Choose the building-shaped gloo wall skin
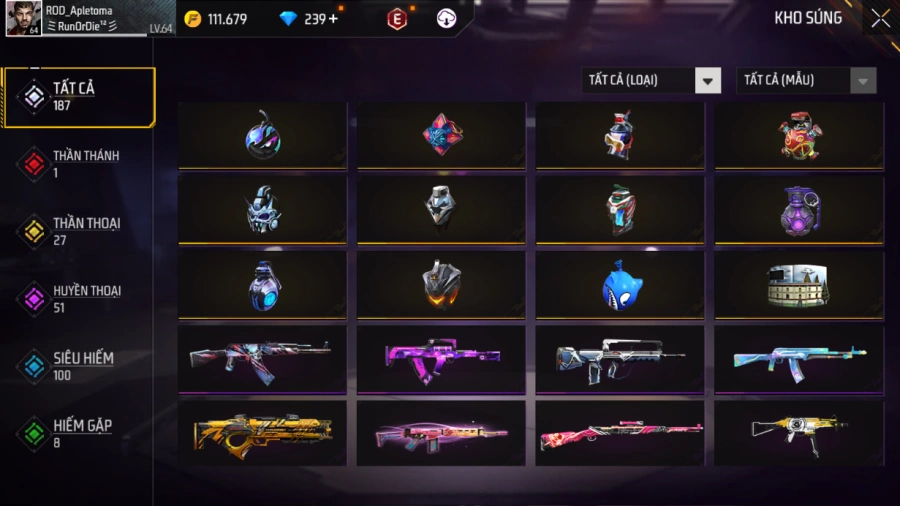Image resolution: width=900 pixels, height=506 pixels. pyautogui.click(x=799, y=285)
